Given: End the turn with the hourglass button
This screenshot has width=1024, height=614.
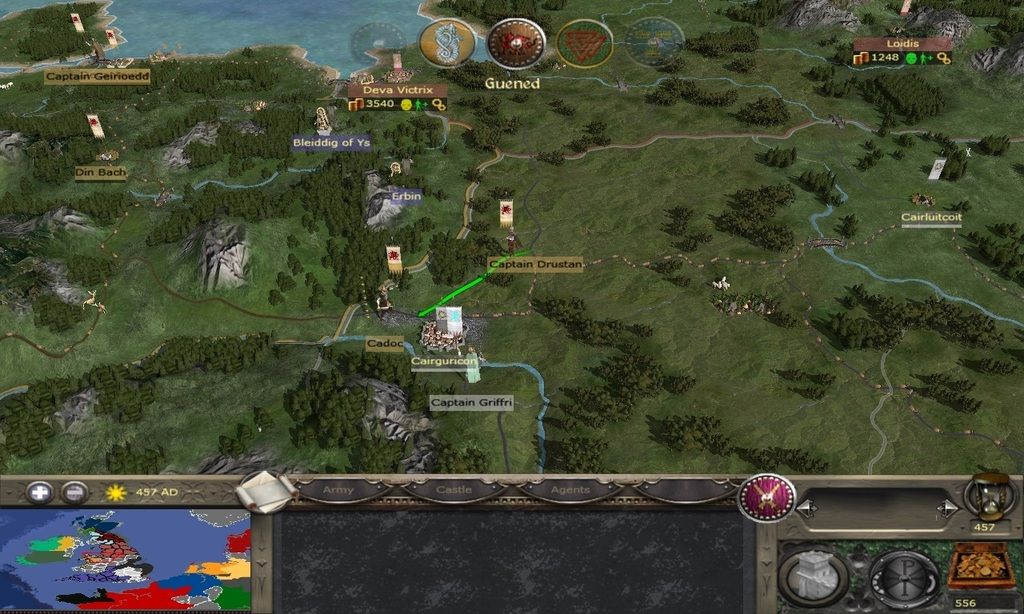Looking at the screenshot, I should tap(990, 496).
